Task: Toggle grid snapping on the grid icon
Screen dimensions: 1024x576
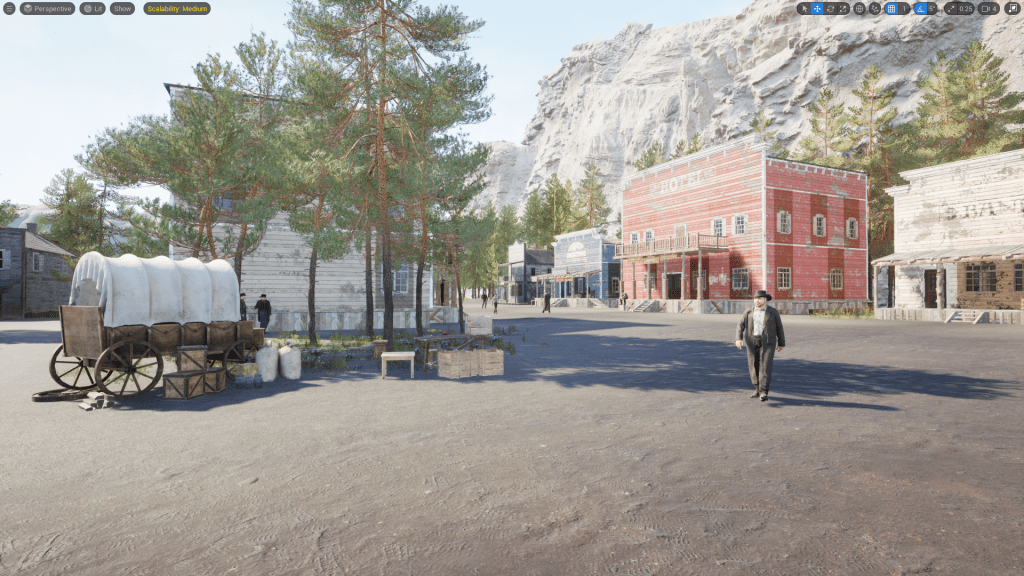Action: tap(891, 8)
